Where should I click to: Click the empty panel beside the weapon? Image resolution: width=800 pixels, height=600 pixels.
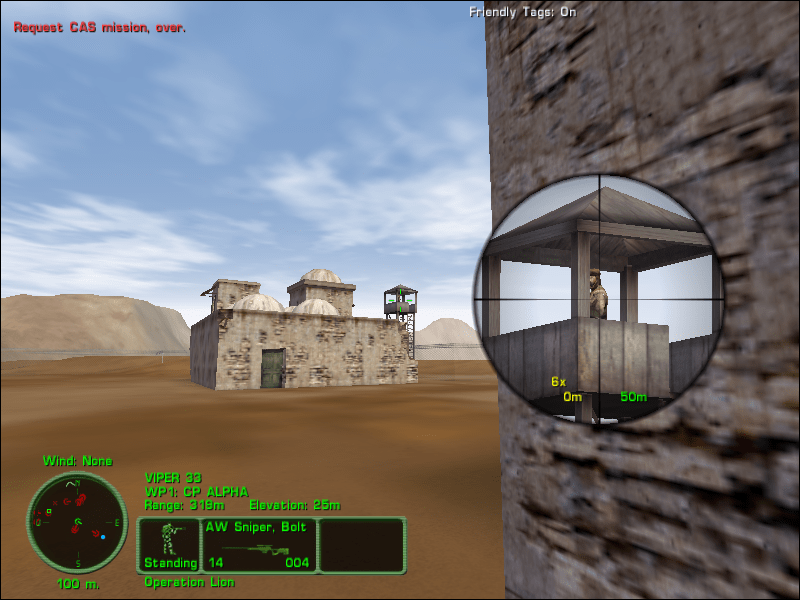(x=362, y=545)
